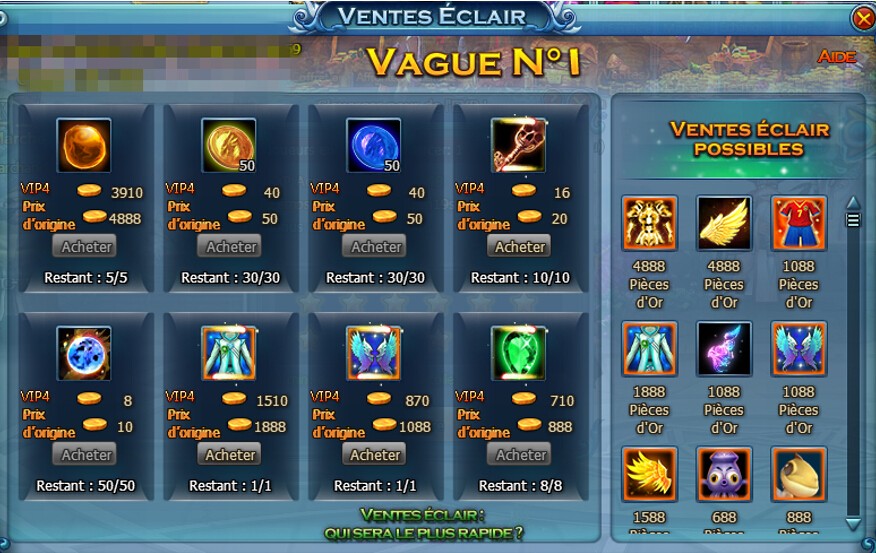Select the orange fire orb item icon
This screenshot has height=553, width=876.
tap(84, 145)
